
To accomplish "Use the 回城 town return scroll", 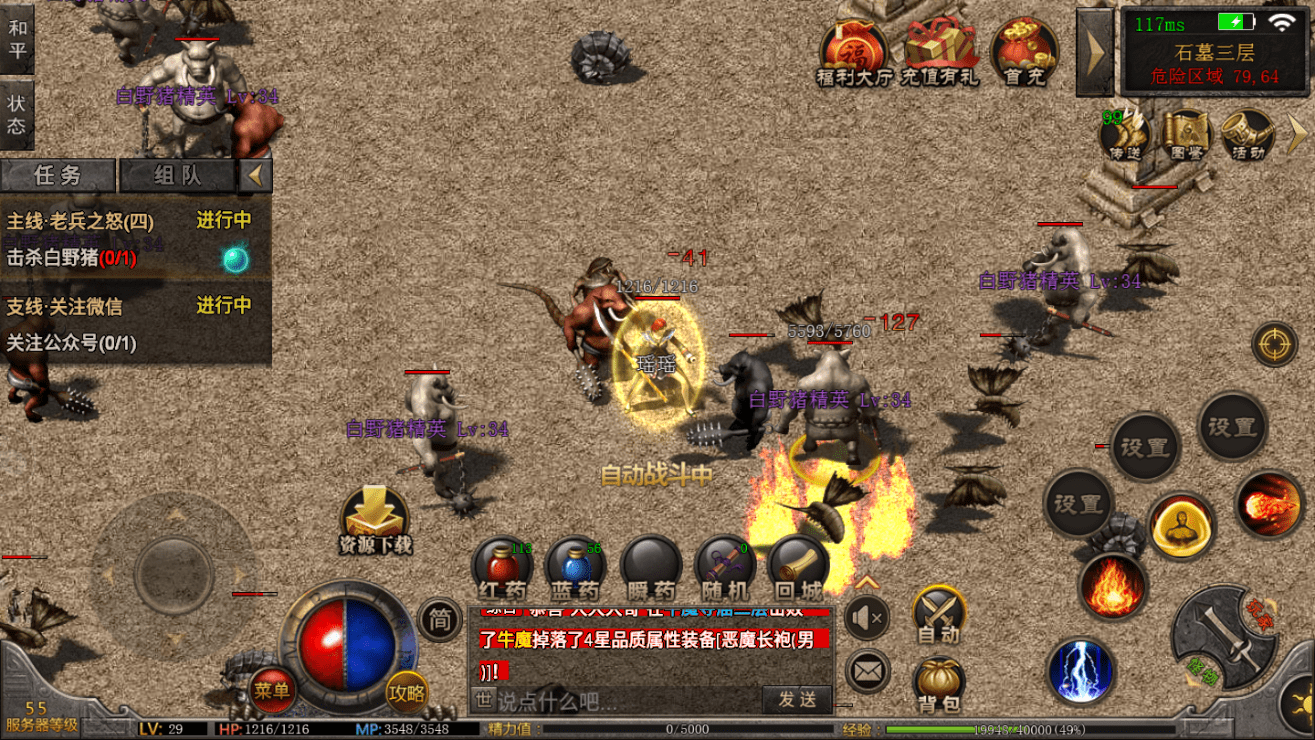I will (797, 570).
